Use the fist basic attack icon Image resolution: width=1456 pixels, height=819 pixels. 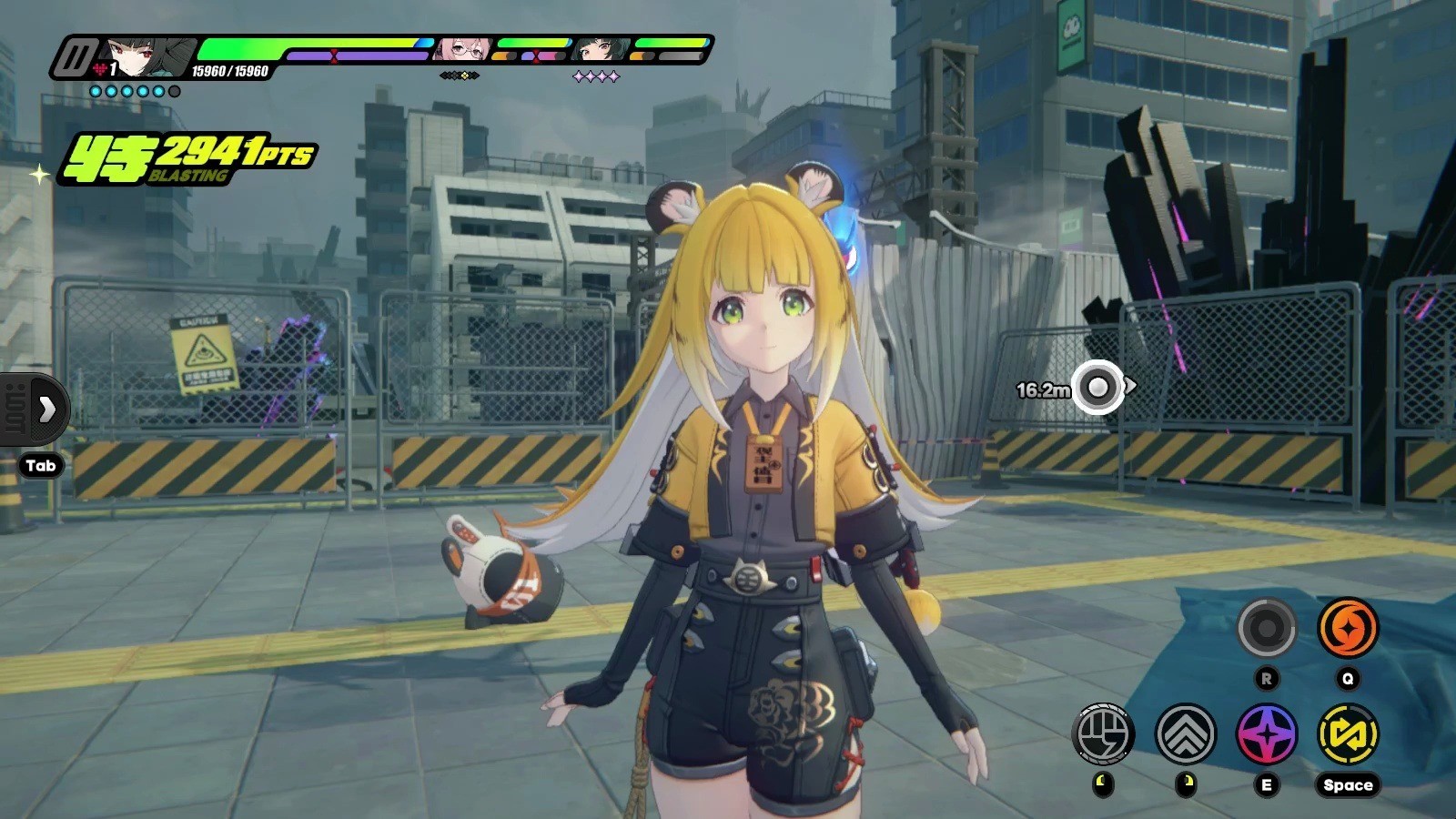point(1103,733)
